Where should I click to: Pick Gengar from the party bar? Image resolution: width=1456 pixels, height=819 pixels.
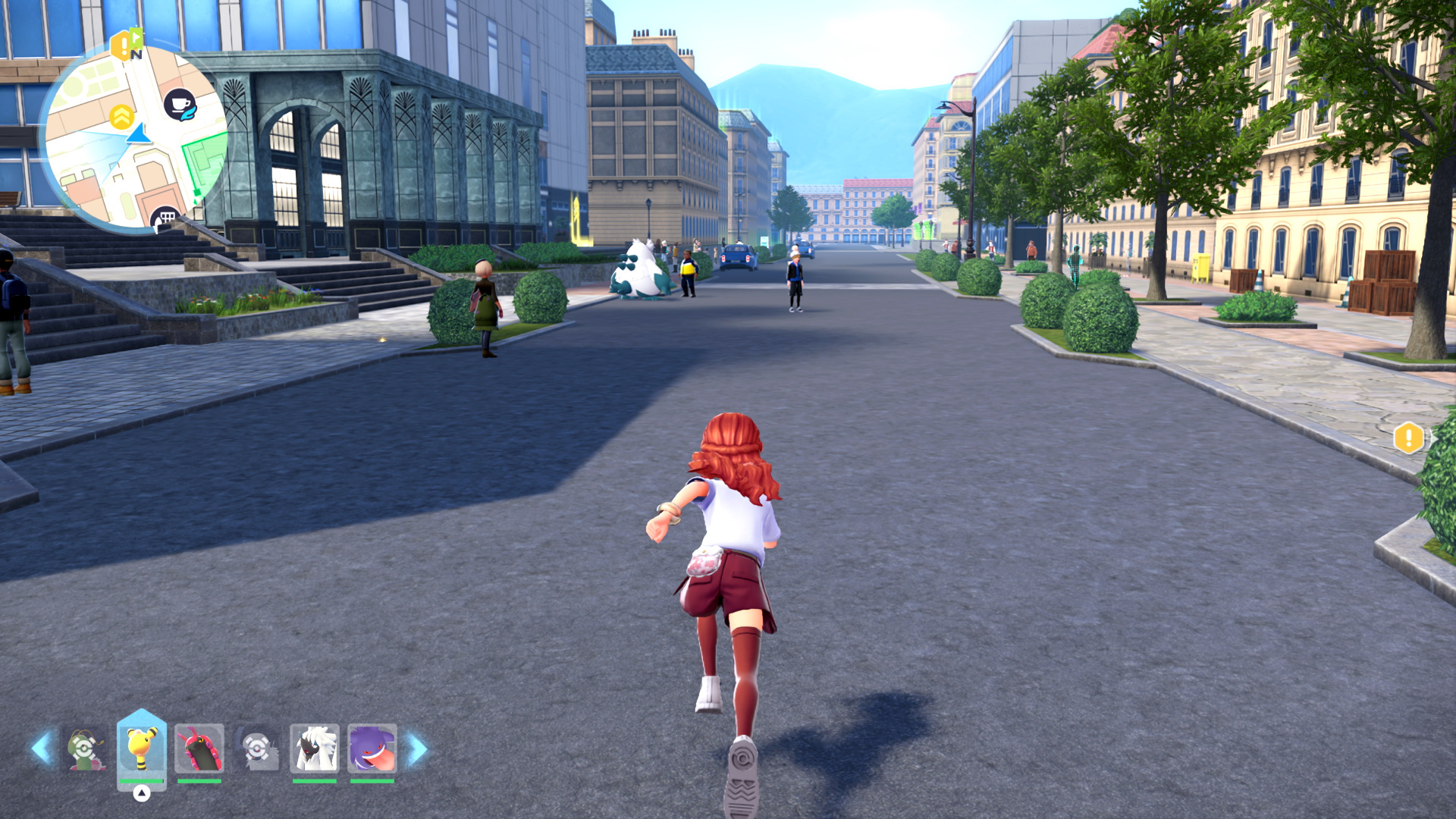pos(372,748)
